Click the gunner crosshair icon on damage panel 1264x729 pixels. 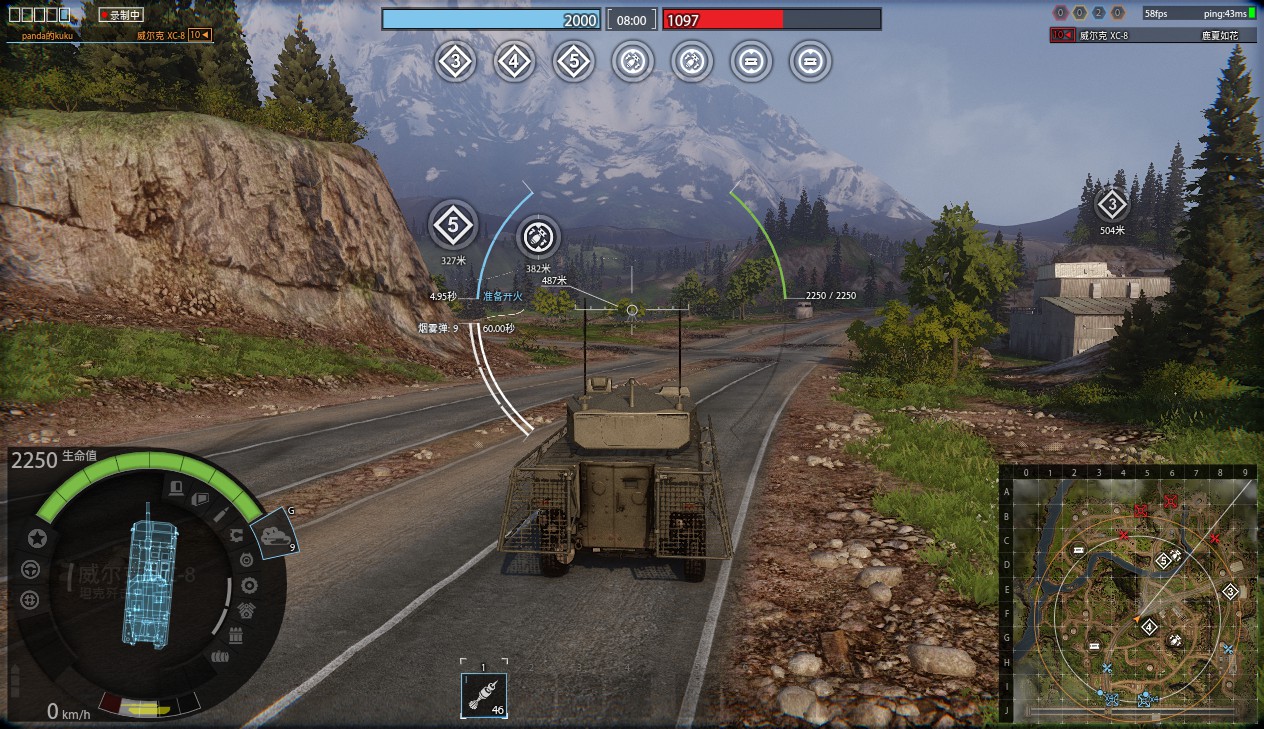[x=30, y=599]
